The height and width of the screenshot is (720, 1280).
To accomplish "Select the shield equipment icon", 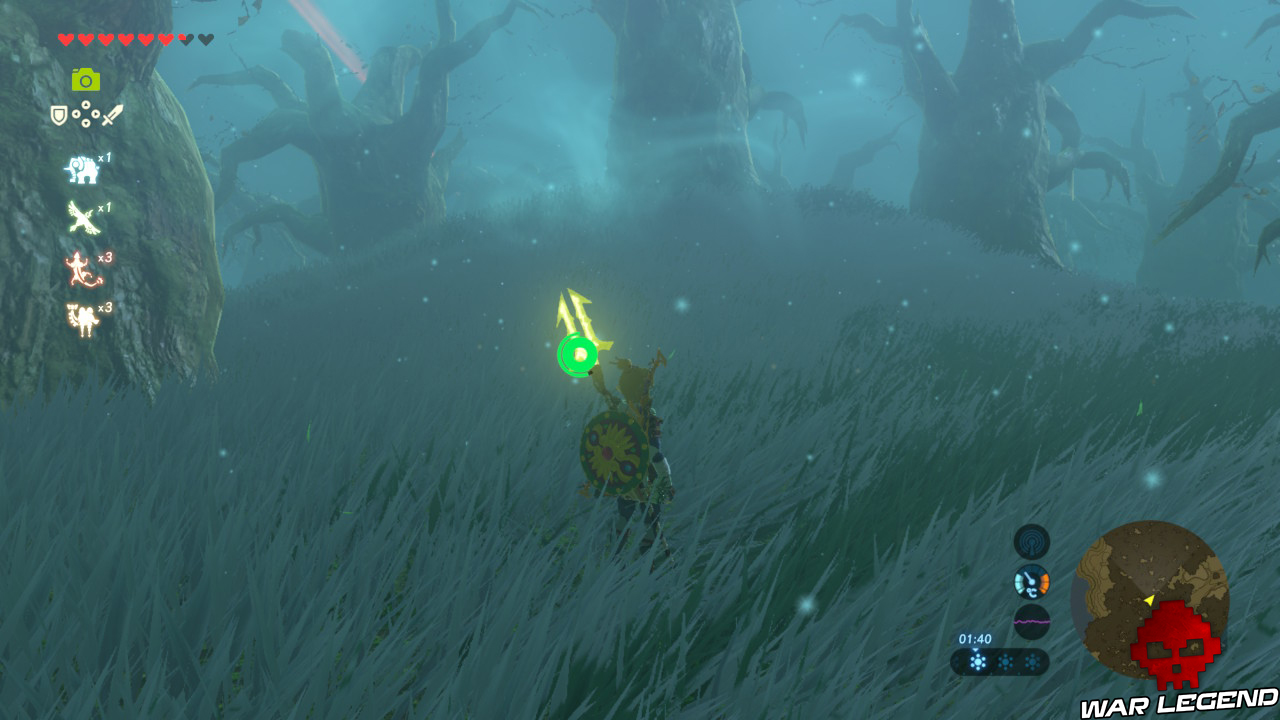I will tap(59, 113).
